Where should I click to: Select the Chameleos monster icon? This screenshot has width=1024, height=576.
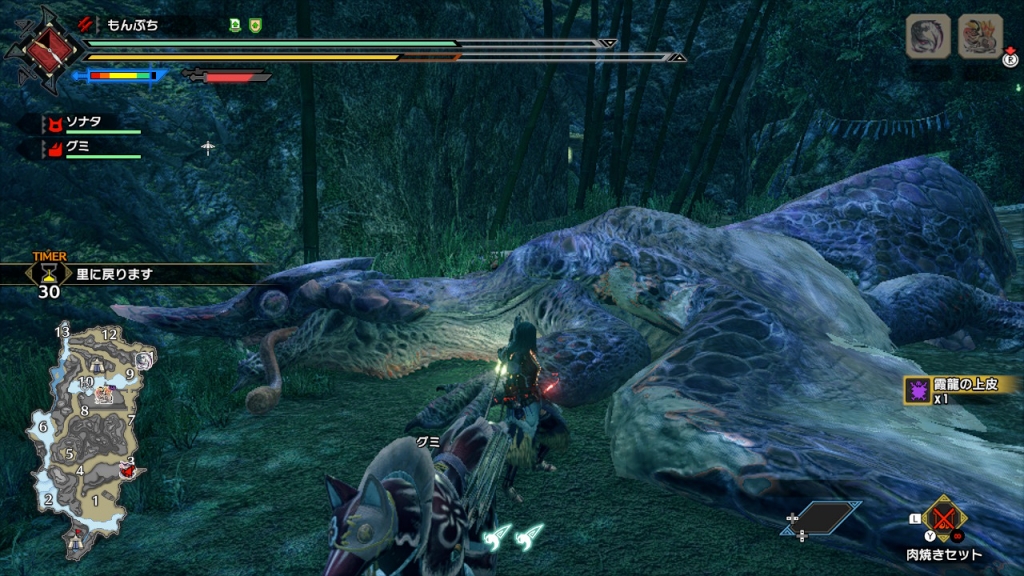(x=927, y=37)
